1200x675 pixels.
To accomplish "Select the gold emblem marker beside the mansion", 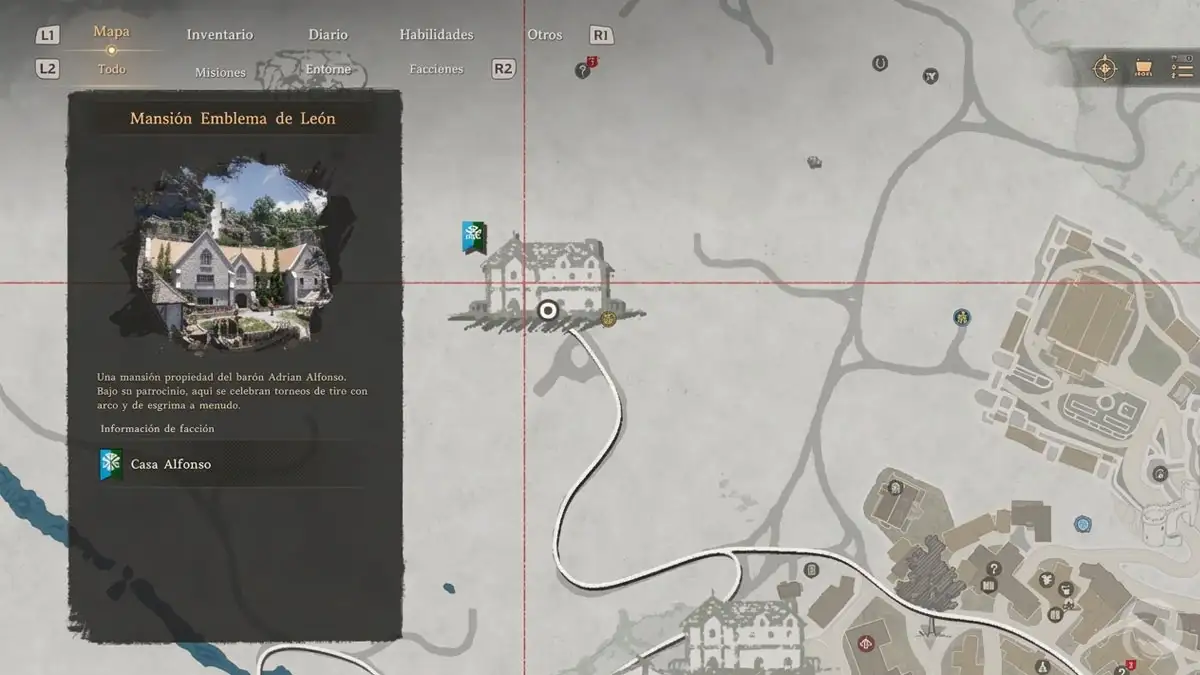I will coord(608,319).
